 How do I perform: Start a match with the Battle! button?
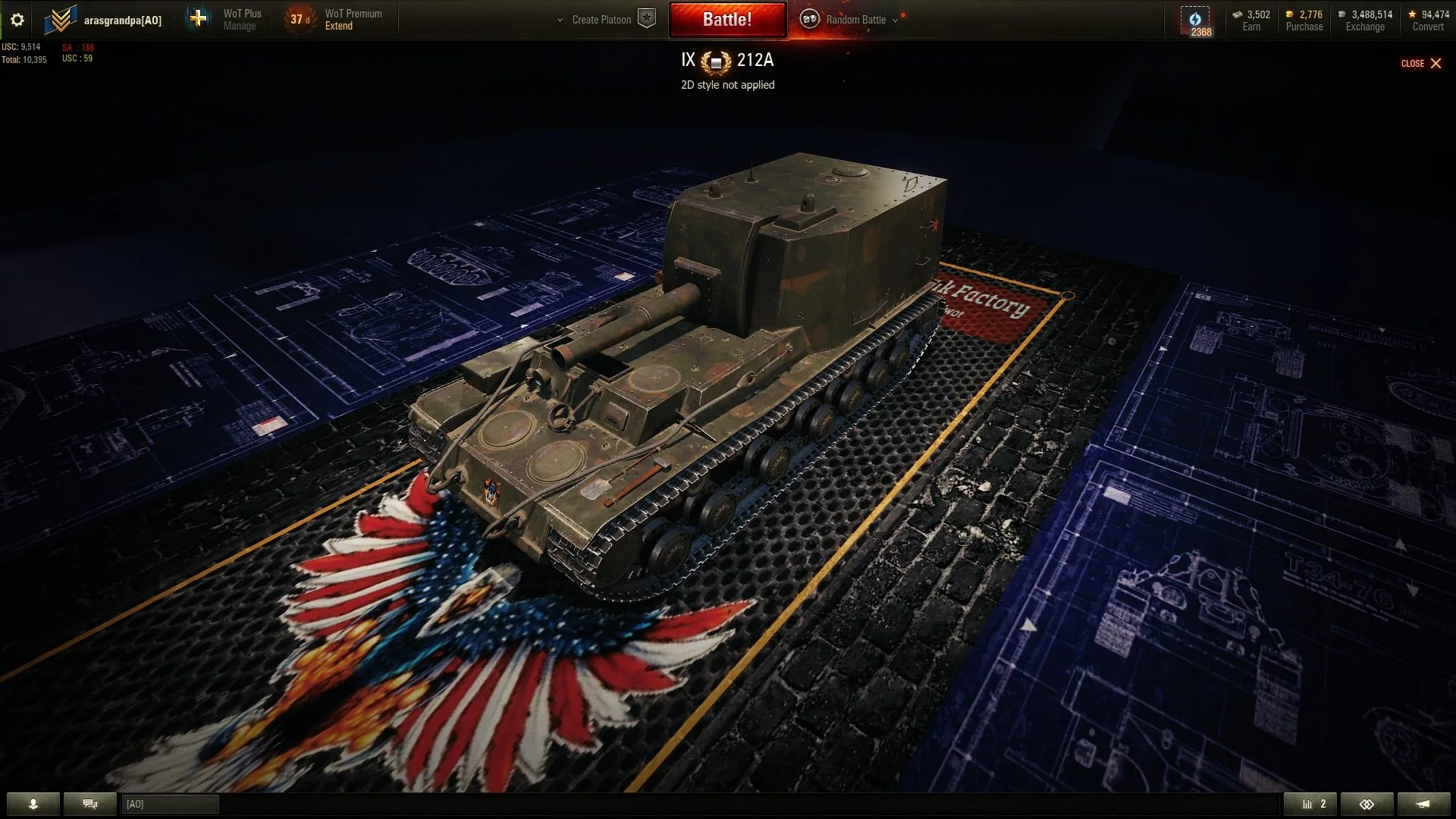pyautogui.click(x=726, y=20)
